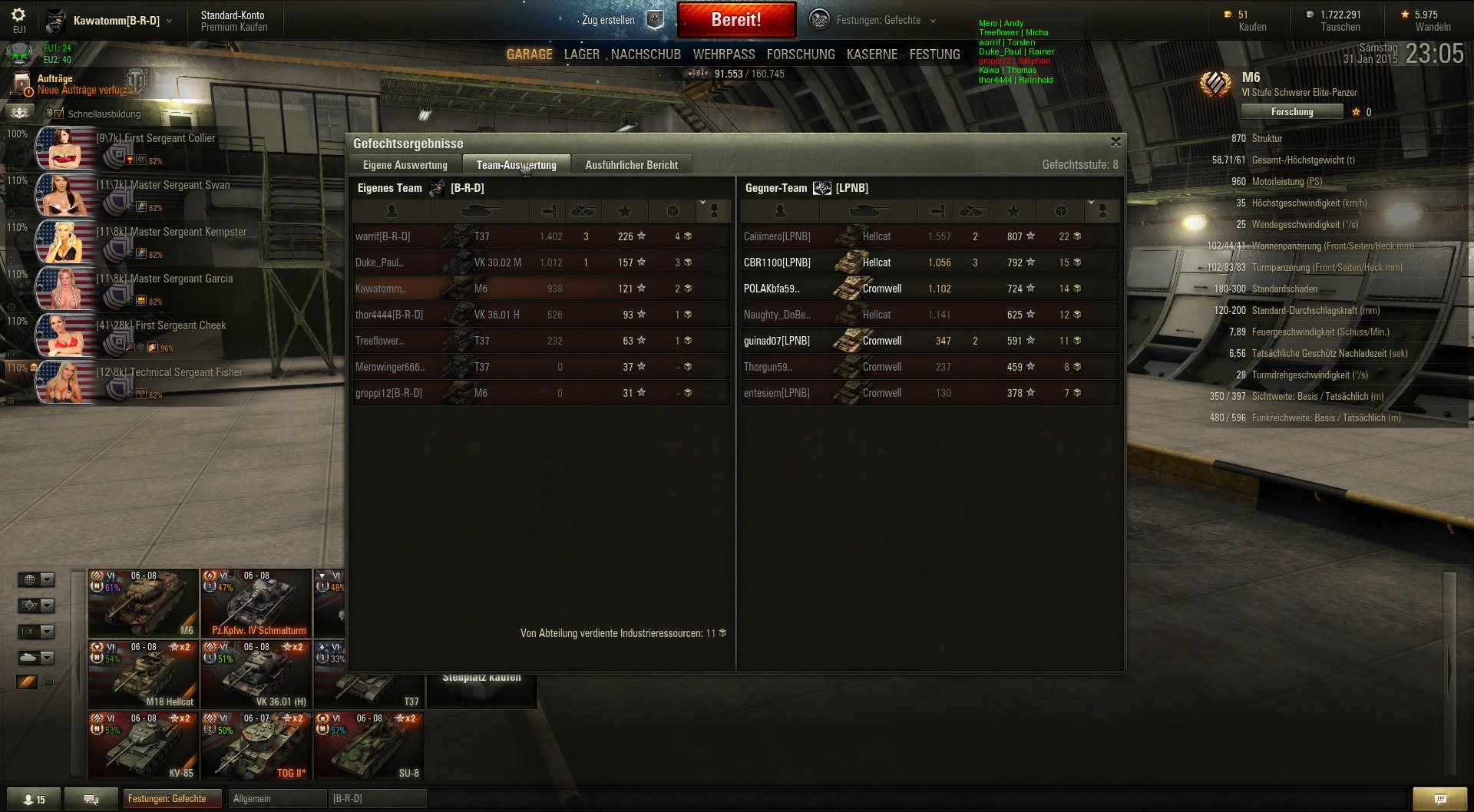Viewport: 1474px width, 812px height.
Task: Start battle with the Bereit! button
Action: [735, 20]
